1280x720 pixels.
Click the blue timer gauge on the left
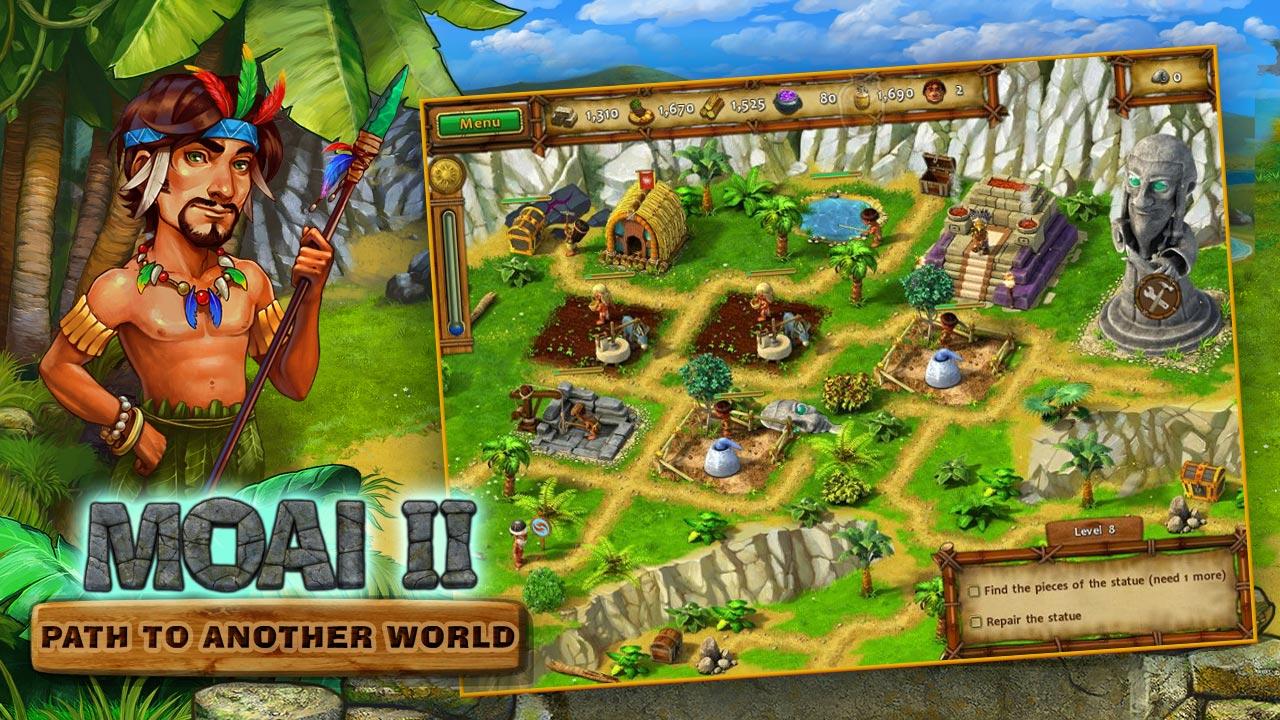[455, 322]
